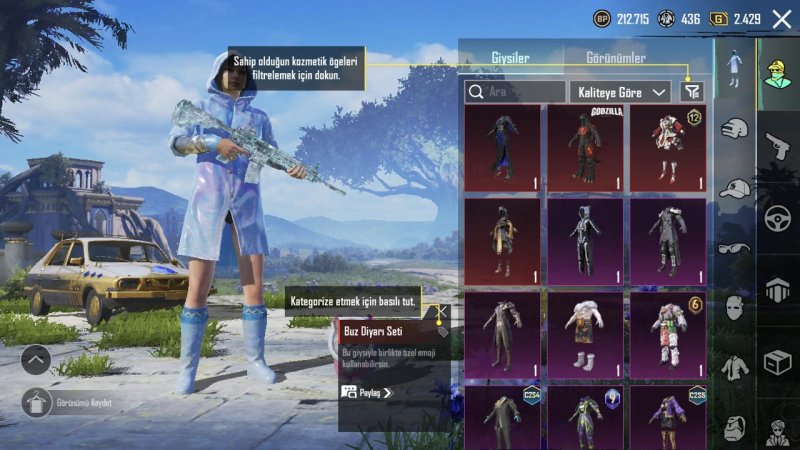Pick the red and white outfit with 12 badge
The height and width of the screenshot is (450, 800).
pos(668,147)
